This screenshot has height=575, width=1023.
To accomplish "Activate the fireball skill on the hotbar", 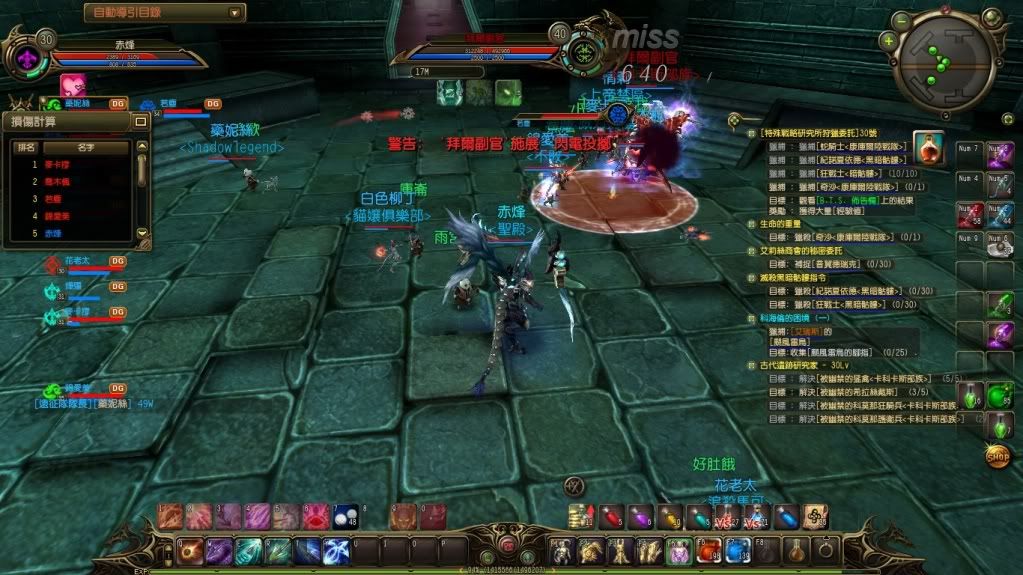I will tap(189, 550).
